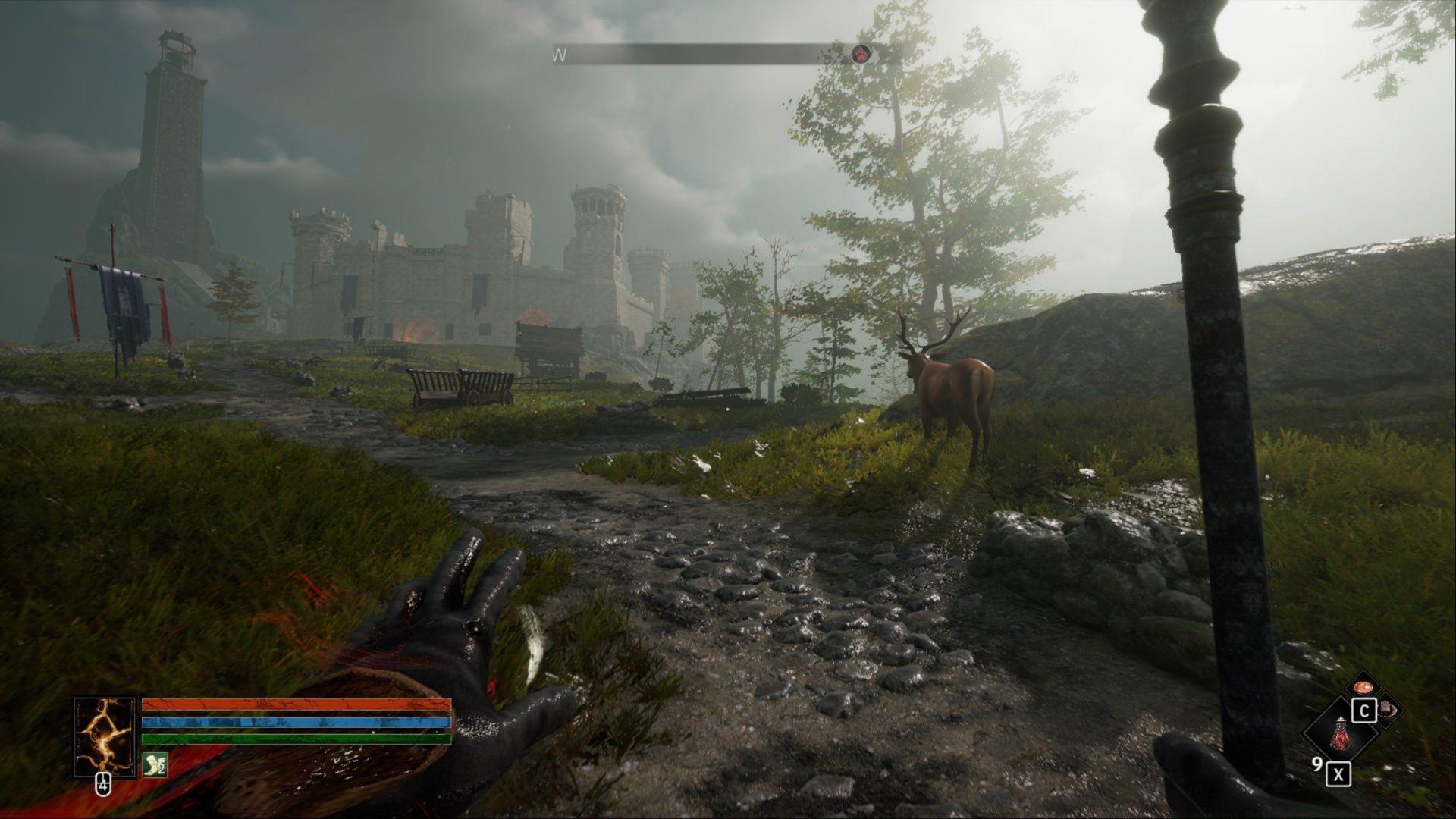Click the green stamina bar
This screenshot has height=819, width=1456.
point(297,739)
